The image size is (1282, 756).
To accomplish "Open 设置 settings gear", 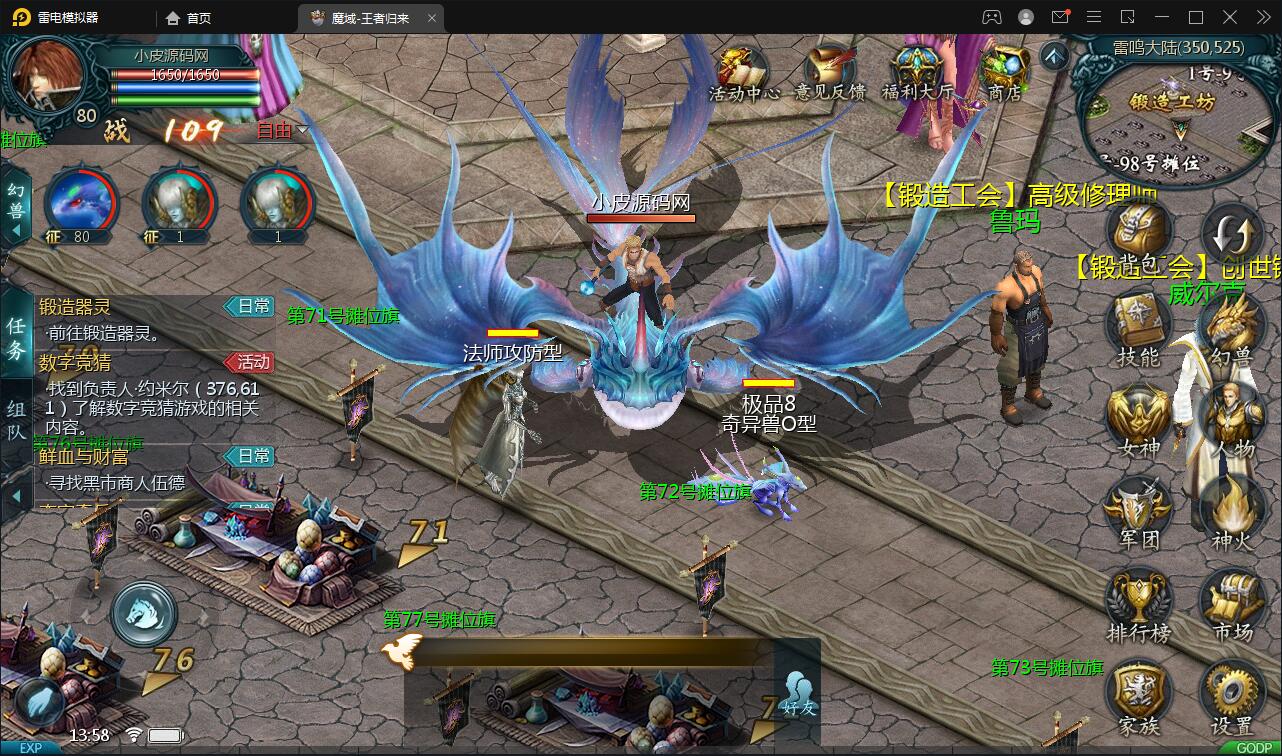I will [1231, 697].
